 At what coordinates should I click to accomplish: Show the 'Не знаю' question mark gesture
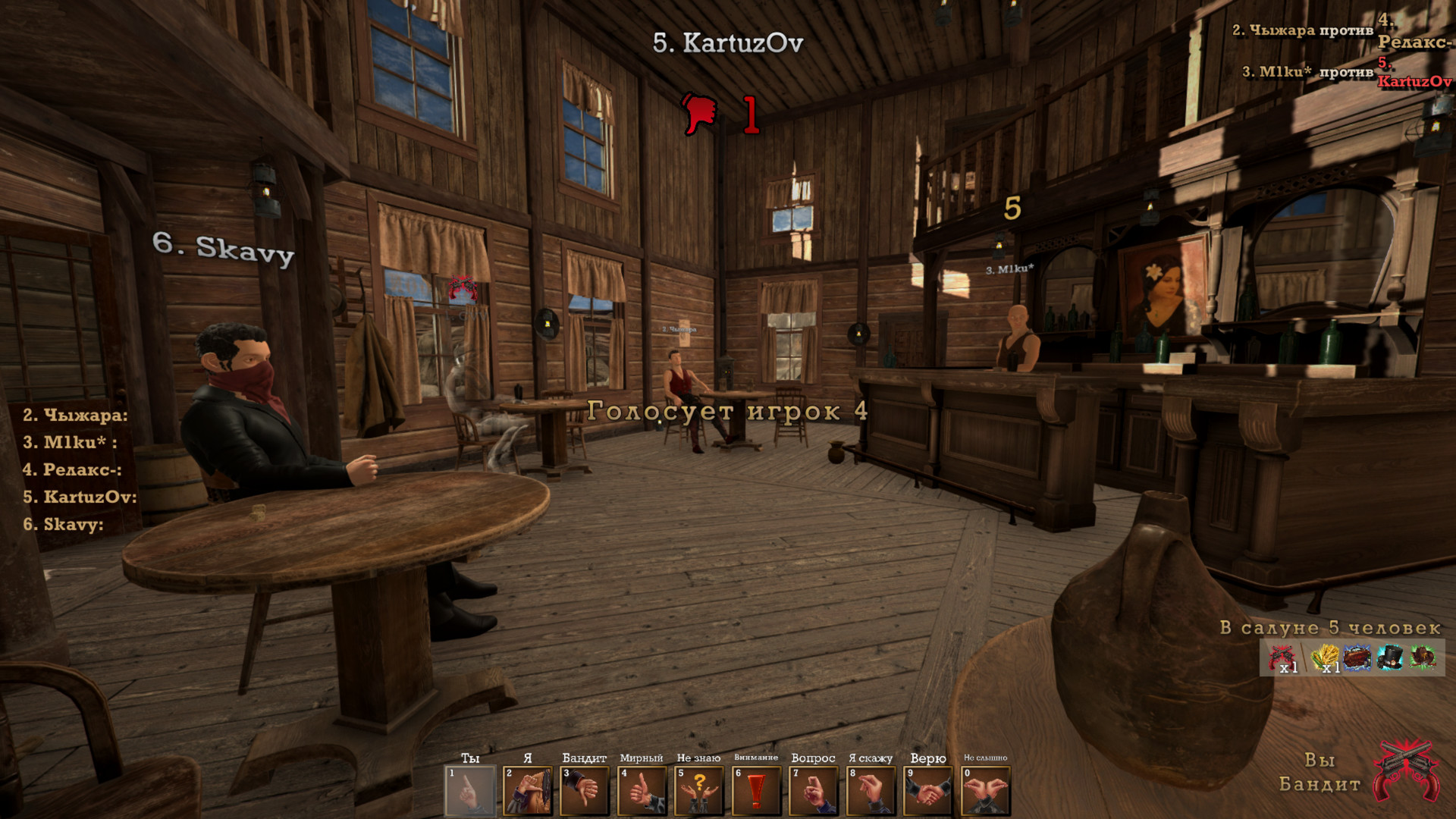699,791
